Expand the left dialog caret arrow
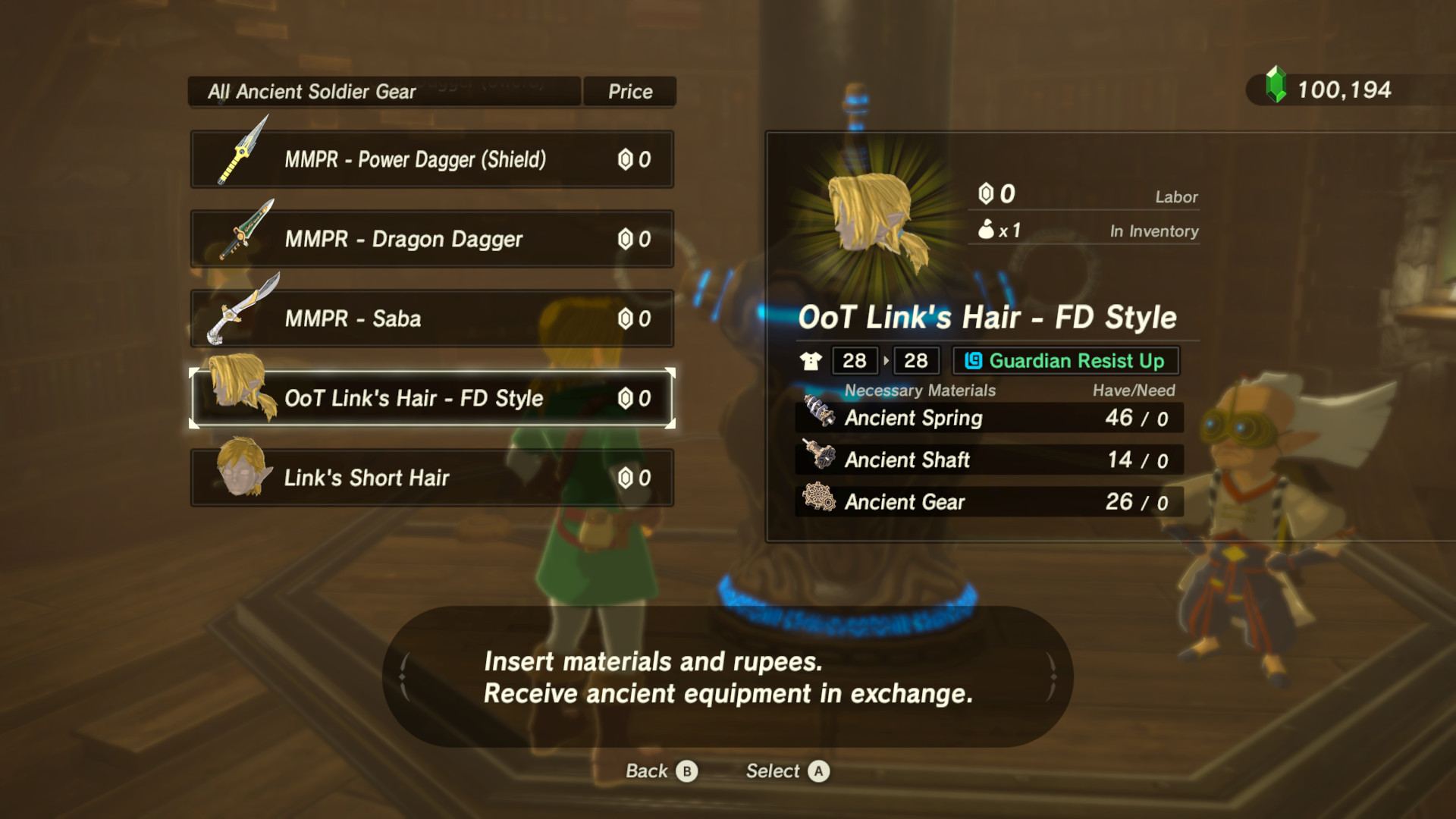The height and width of the screenshot is (819, 1456). (x=402, y=677)
